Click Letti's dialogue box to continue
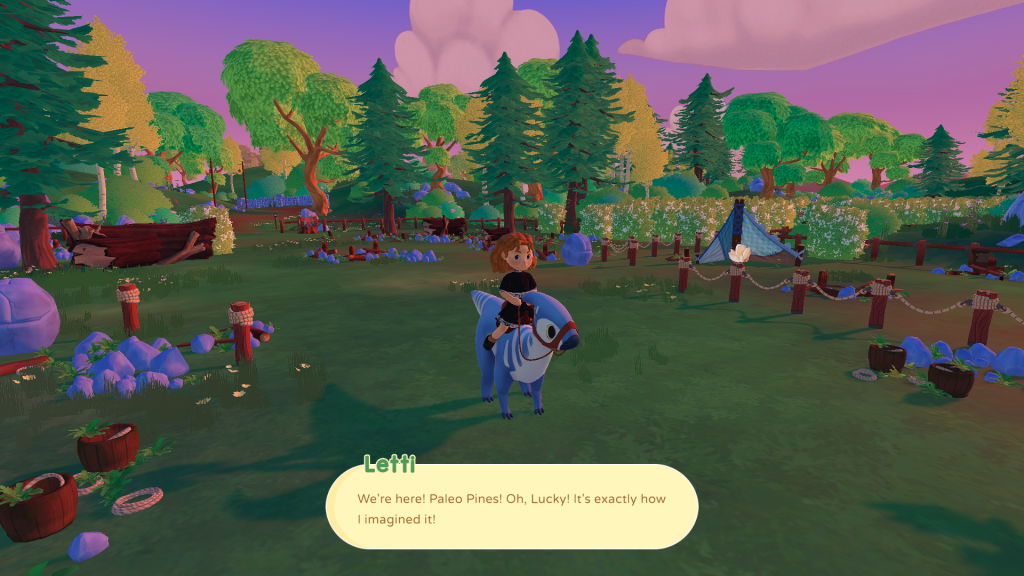 tap(512, 507)
